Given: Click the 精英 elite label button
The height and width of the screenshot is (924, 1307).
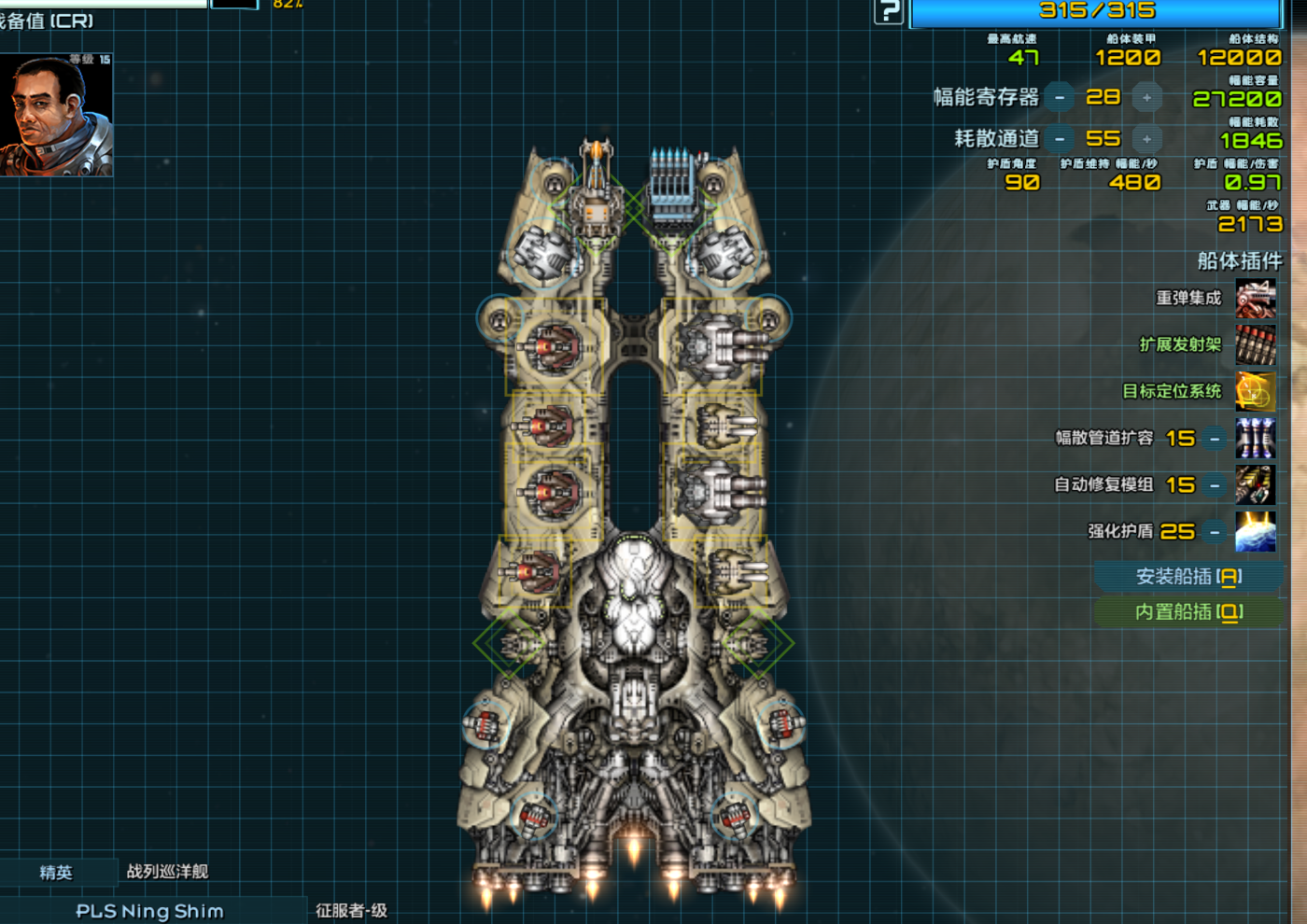Looking at the screenshot, I should [x=56, y=873].
